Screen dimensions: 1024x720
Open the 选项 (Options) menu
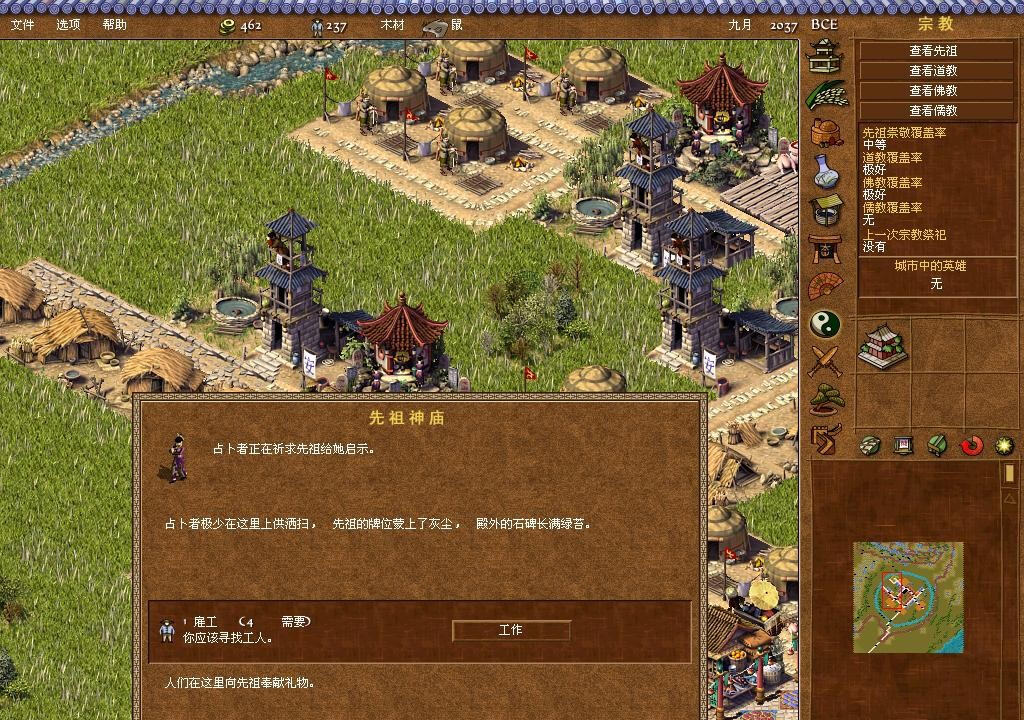pos(68,24)
